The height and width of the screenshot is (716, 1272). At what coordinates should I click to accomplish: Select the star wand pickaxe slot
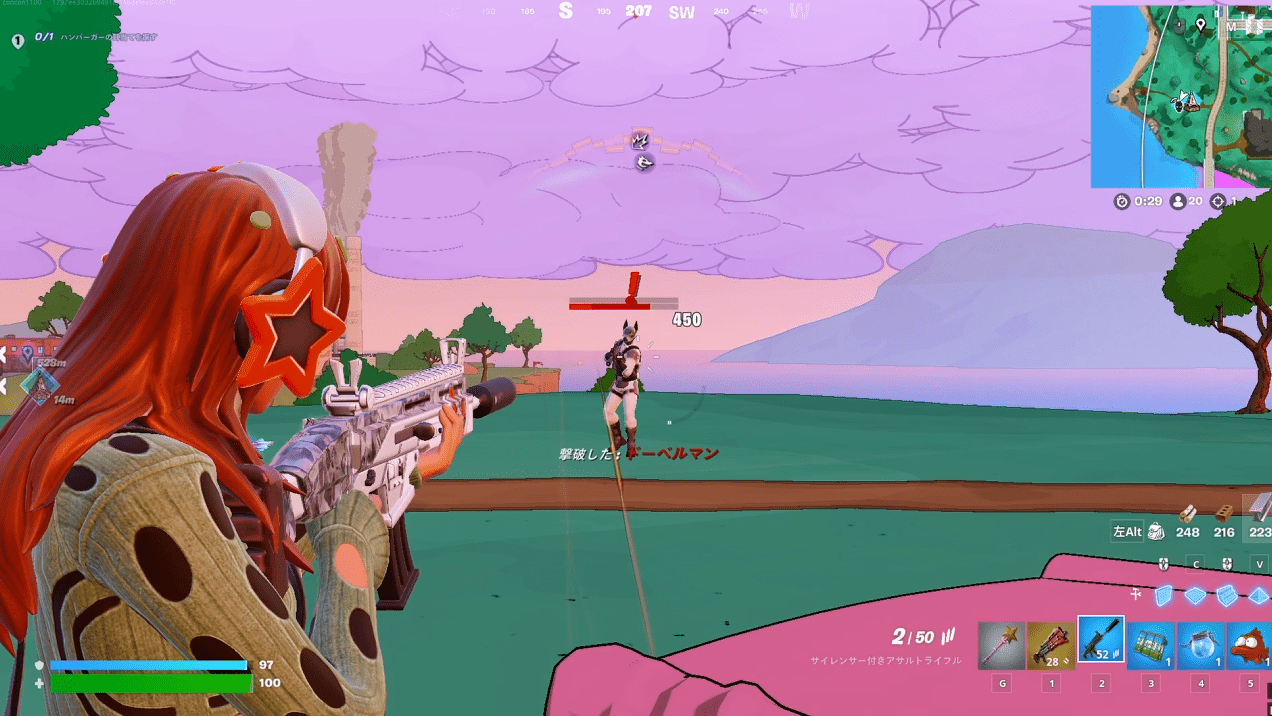1002,645
